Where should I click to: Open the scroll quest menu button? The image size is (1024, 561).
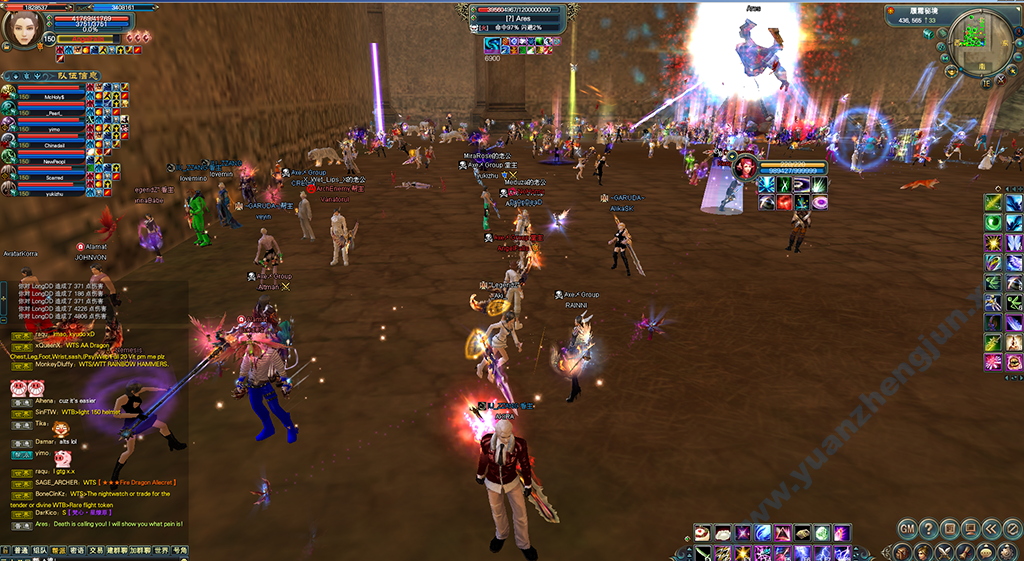[965, 551]
